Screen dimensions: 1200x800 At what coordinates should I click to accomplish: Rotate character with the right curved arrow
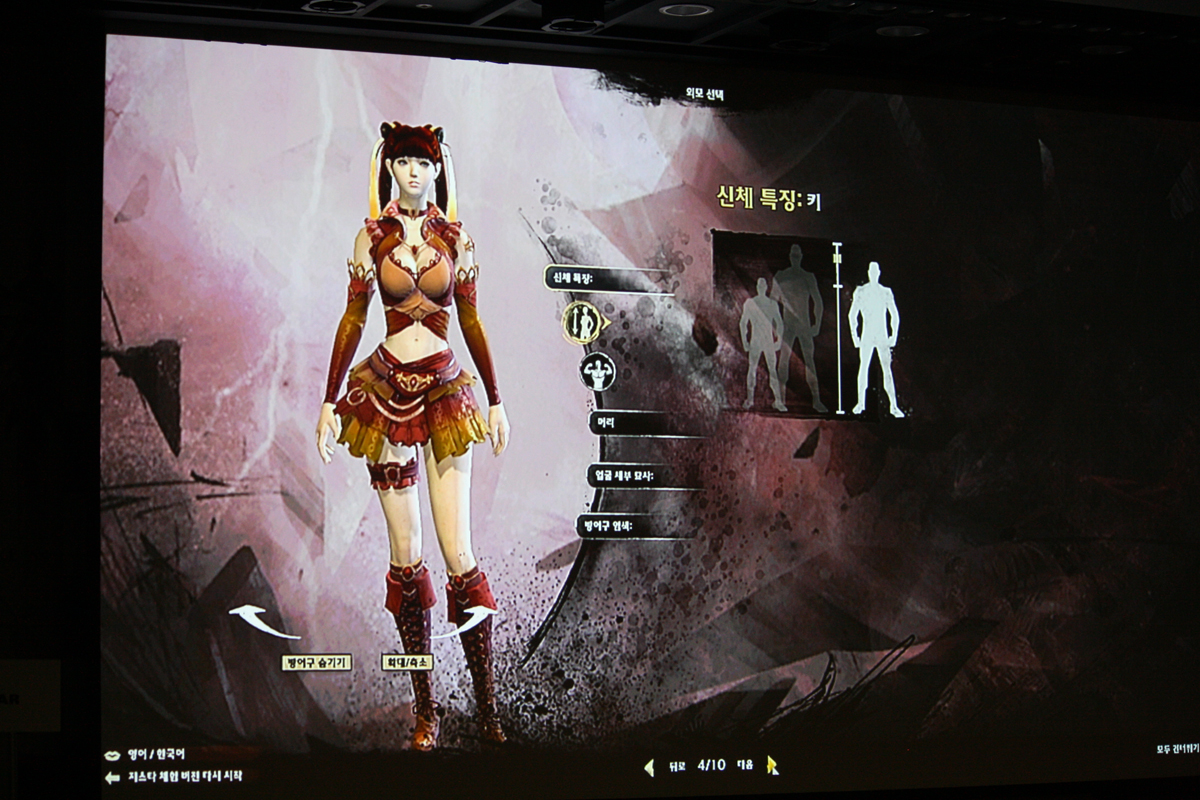[x=466, y=618]
